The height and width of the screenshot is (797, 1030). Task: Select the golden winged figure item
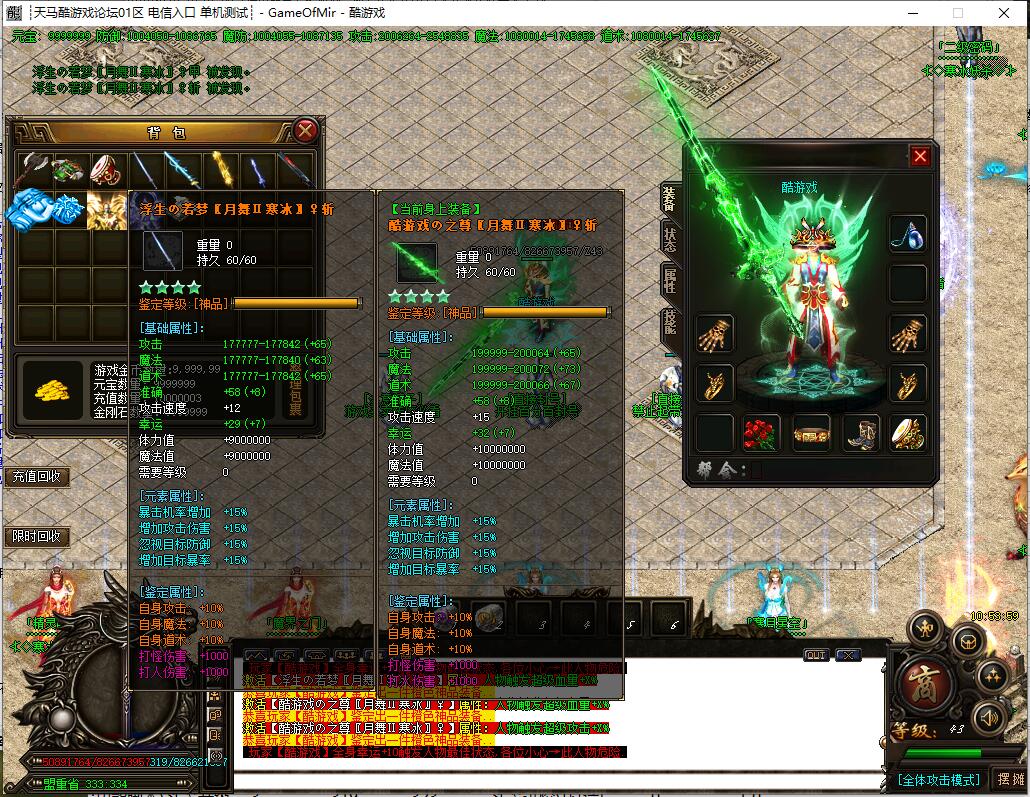tap(105, 208)
